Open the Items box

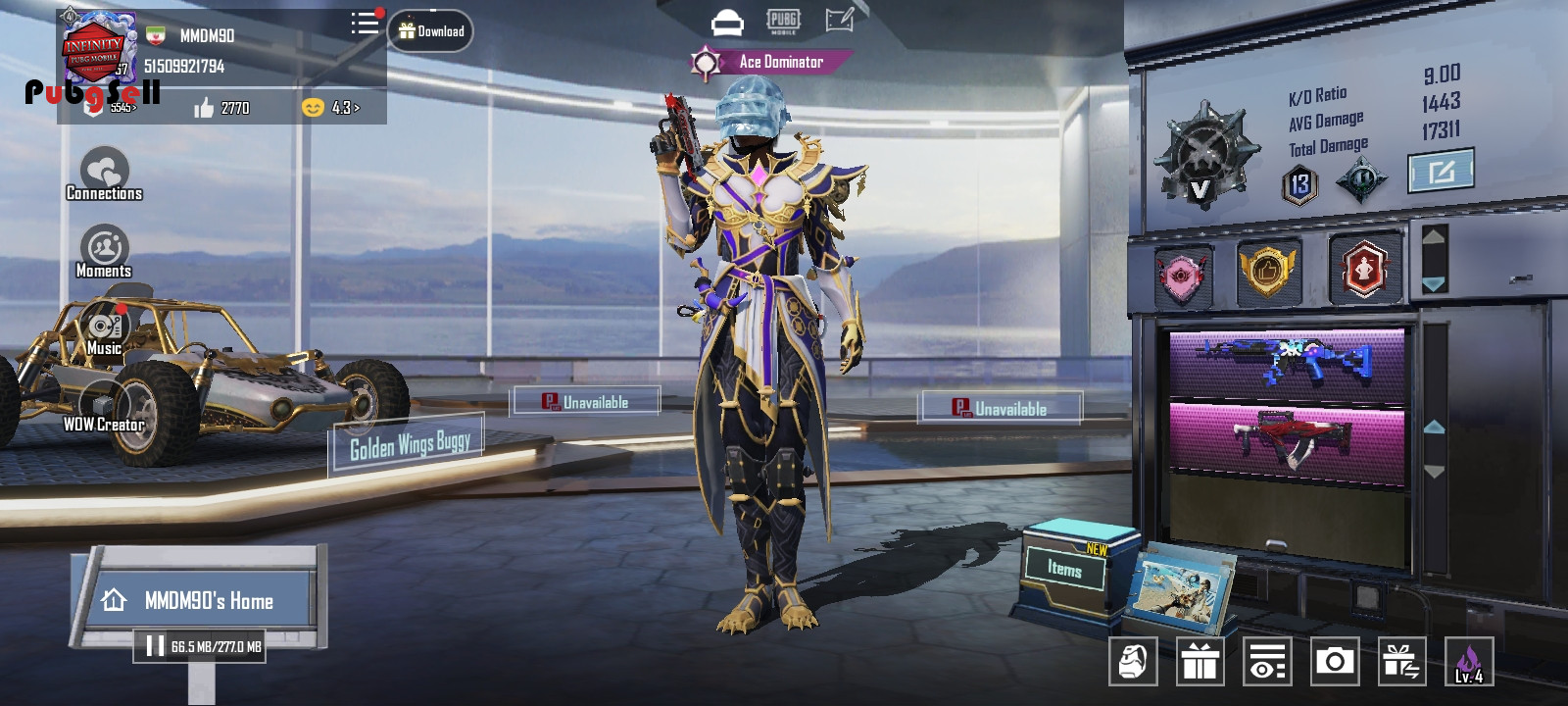(x=1064, y=569)
